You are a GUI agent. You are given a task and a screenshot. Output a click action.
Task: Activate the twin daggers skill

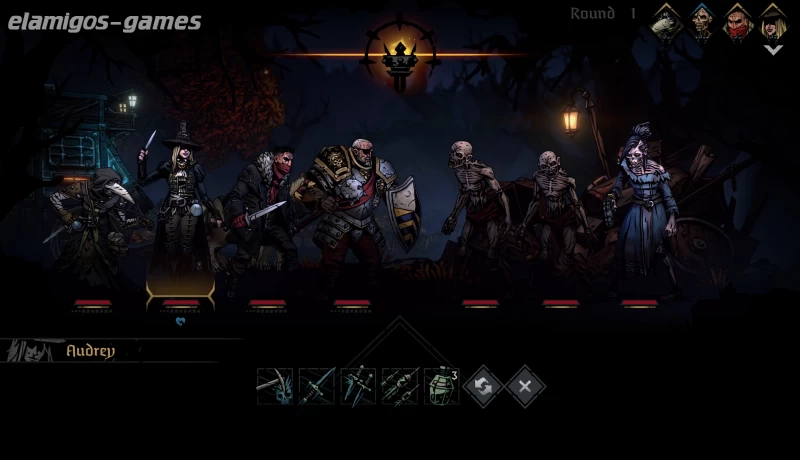(358, 386)
